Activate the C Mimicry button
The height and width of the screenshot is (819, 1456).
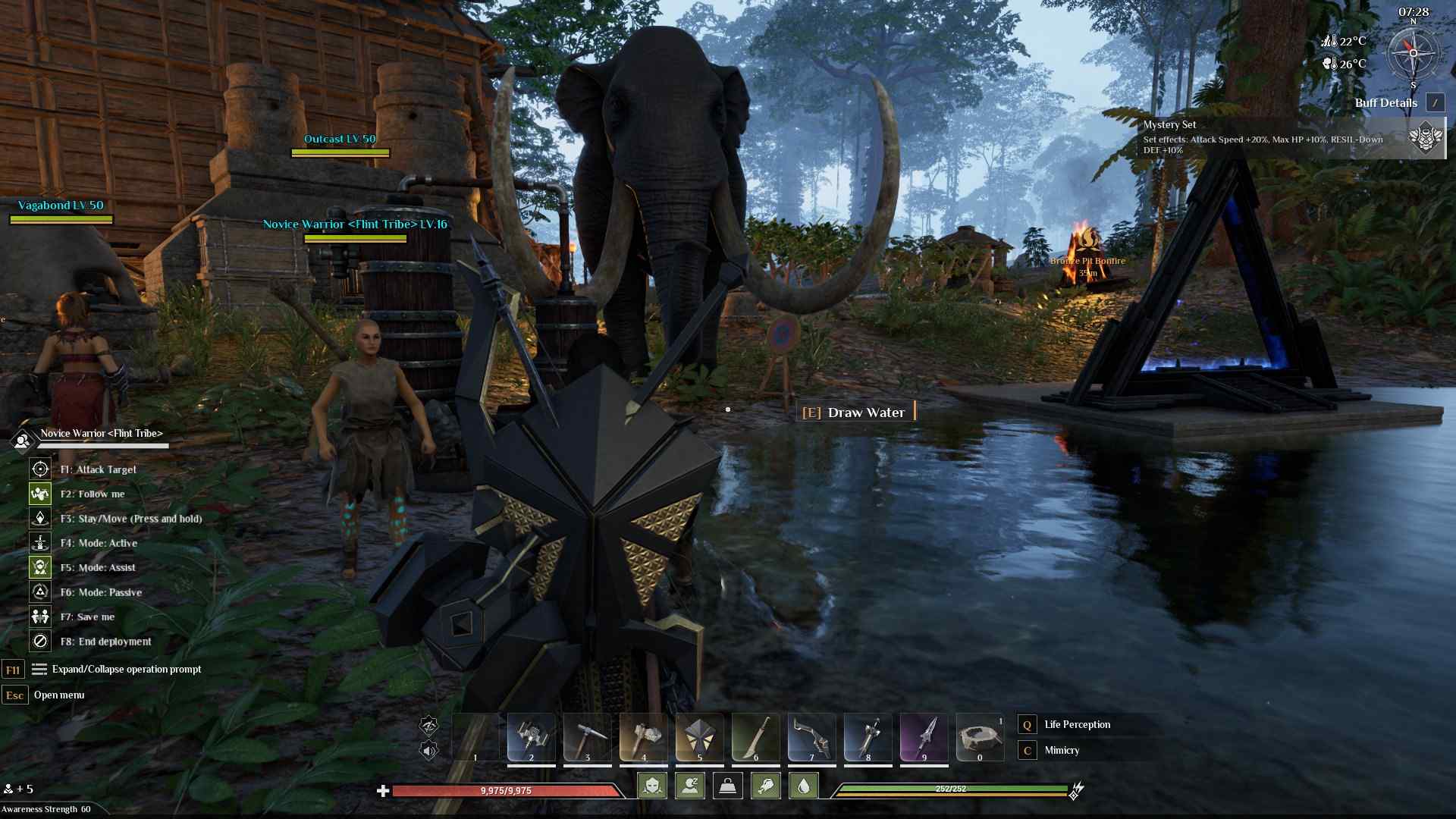tap(1062, 750)
